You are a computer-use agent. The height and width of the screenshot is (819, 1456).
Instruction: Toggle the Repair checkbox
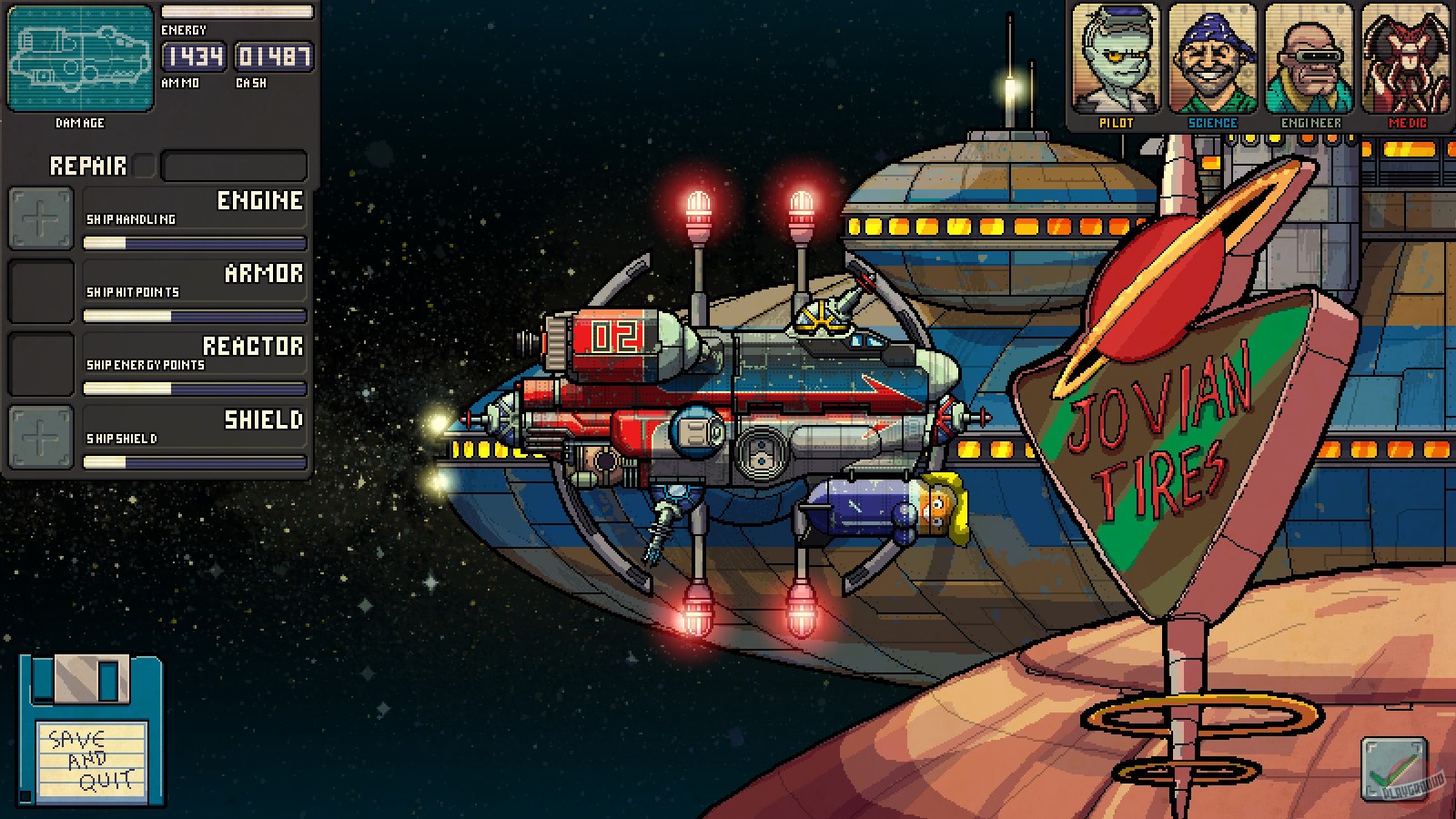(x=143, y=165)
